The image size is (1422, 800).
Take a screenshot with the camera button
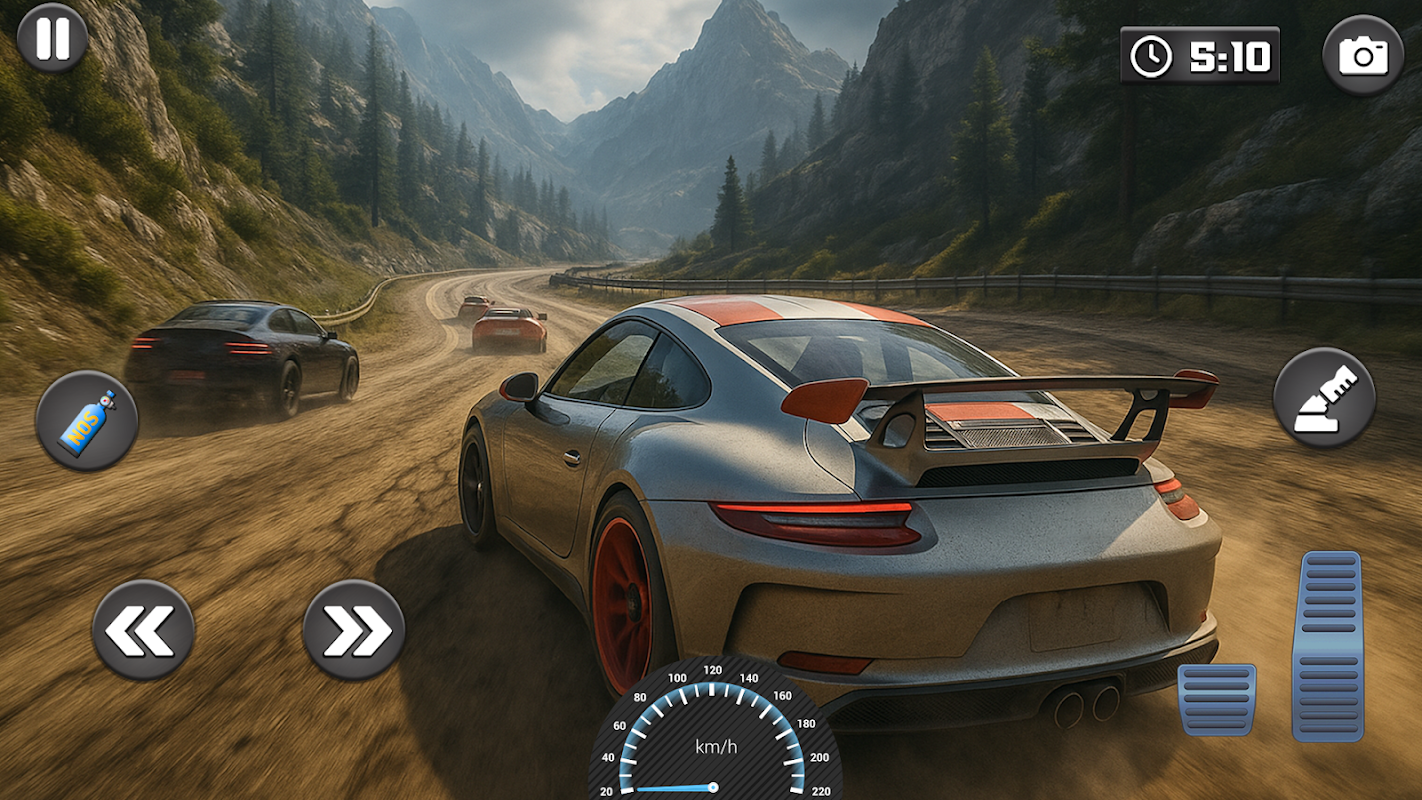point(1363,55)
